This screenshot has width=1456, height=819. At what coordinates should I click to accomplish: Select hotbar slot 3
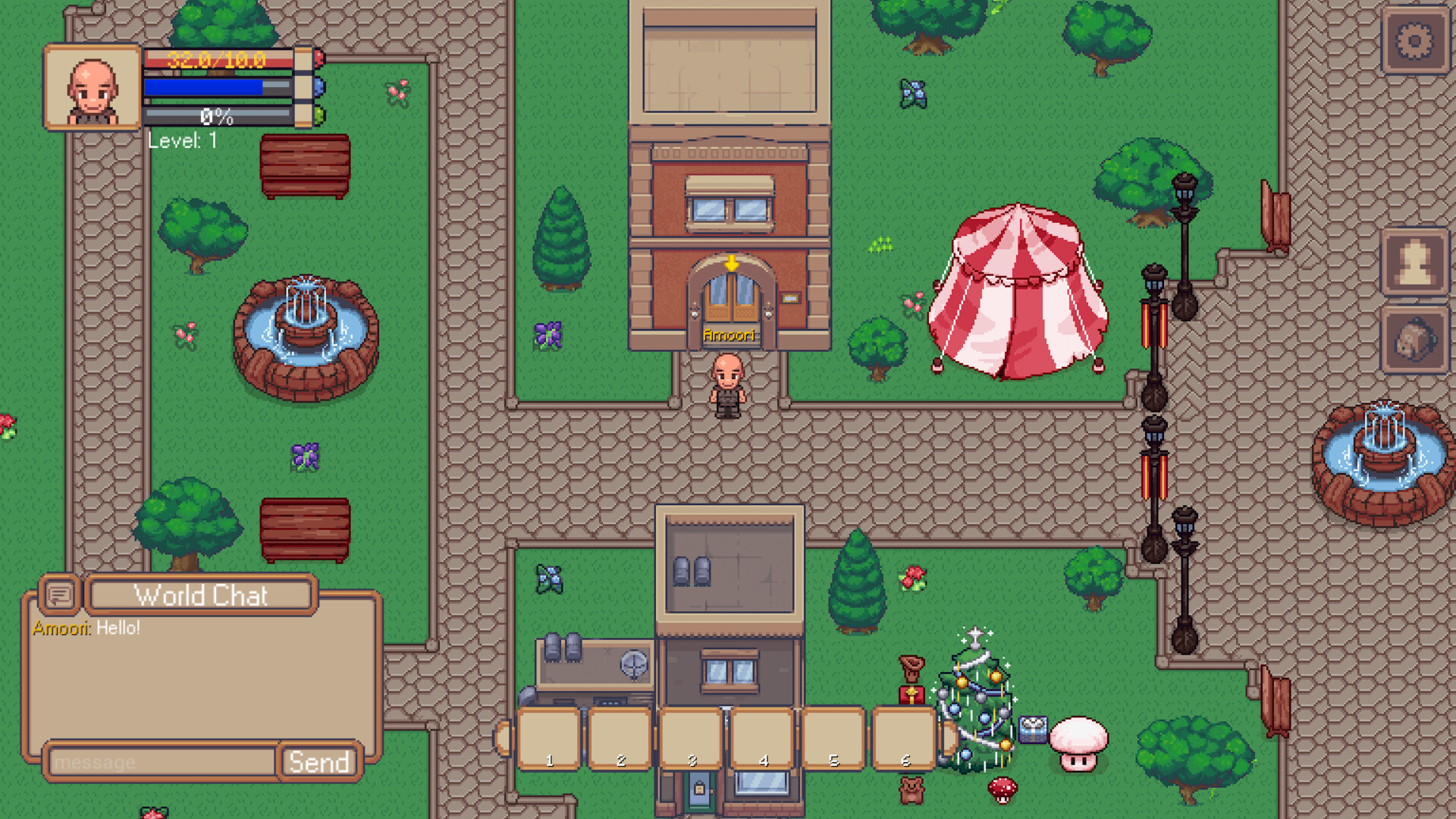pos(691,737)
